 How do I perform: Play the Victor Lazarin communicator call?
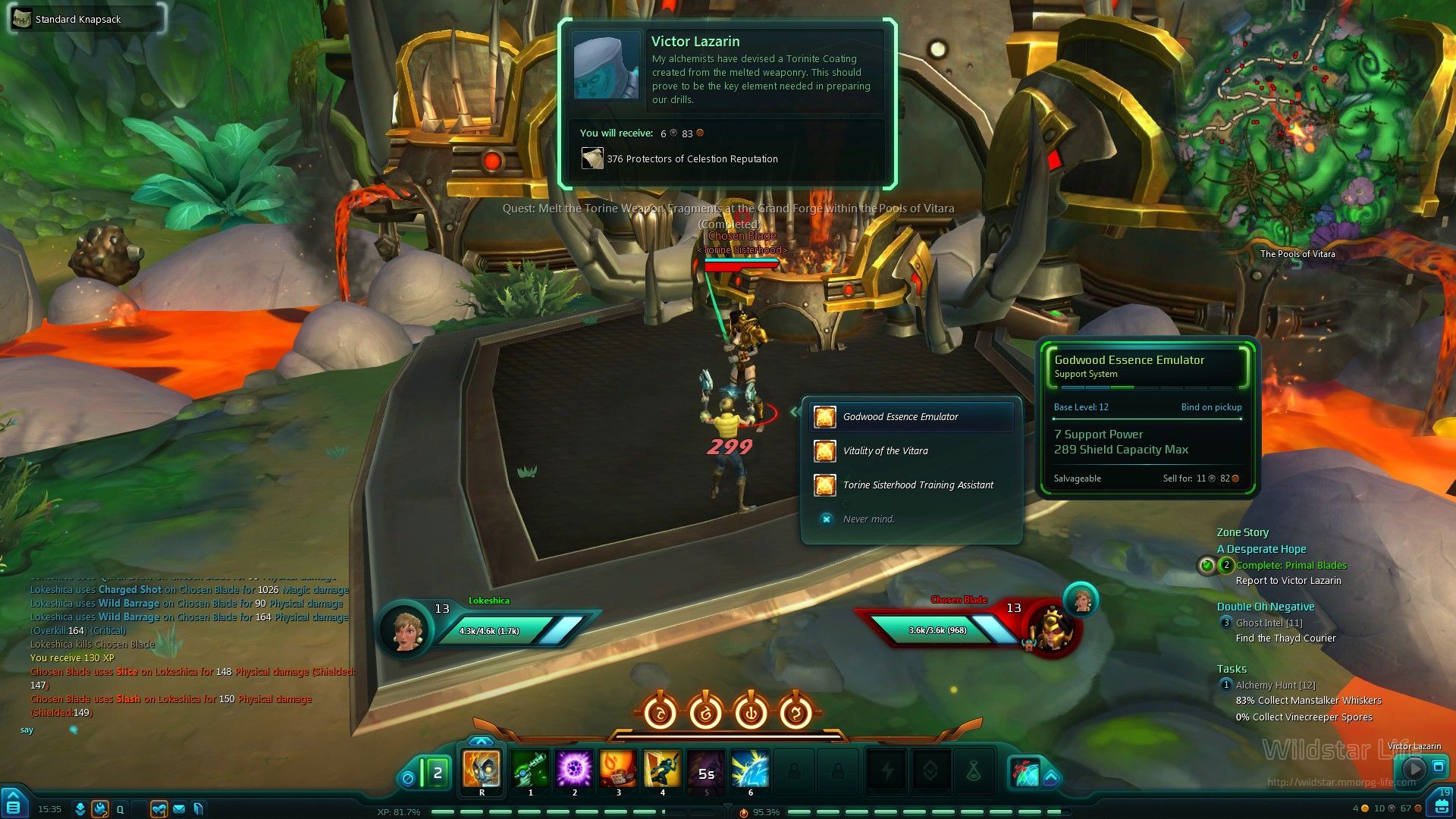pos(1414,767)
